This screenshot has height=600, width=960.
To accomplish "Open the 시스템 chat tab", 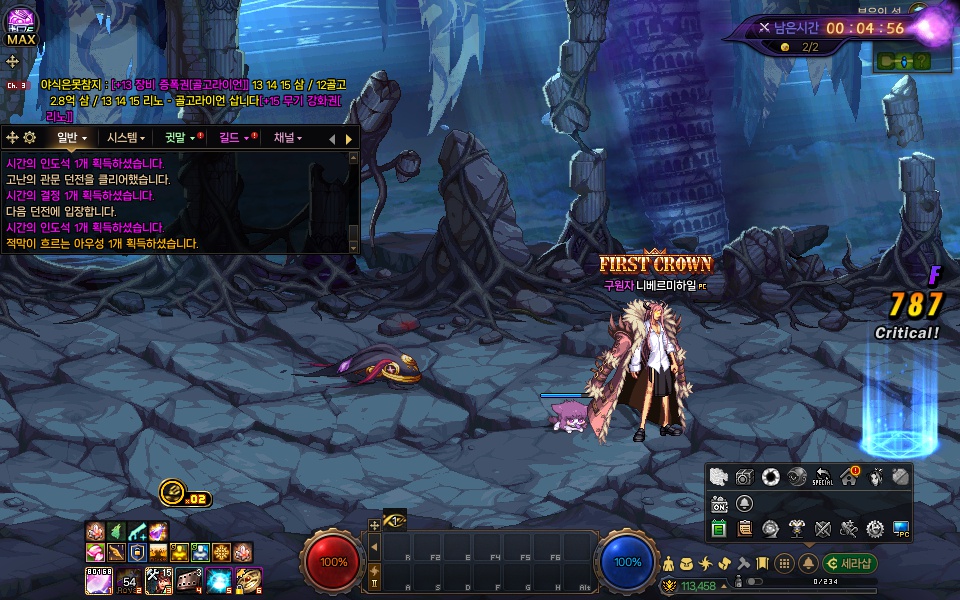I will (126, 138).
